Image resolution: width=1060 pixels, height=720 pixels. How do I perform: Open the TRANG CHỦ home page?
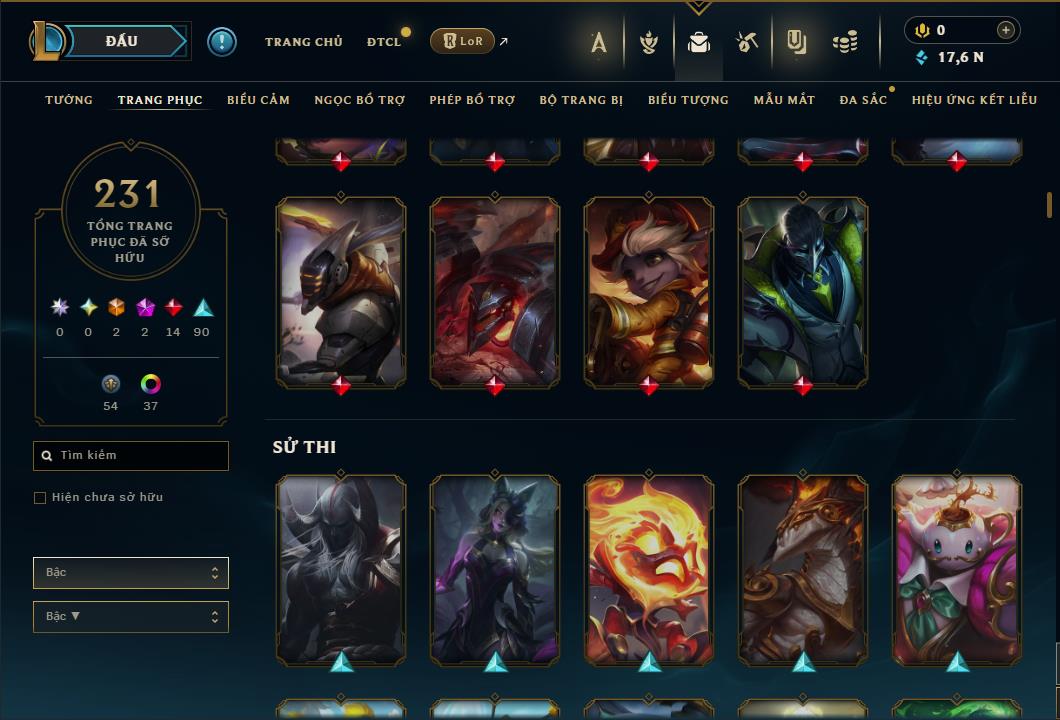tap(303, 42)
